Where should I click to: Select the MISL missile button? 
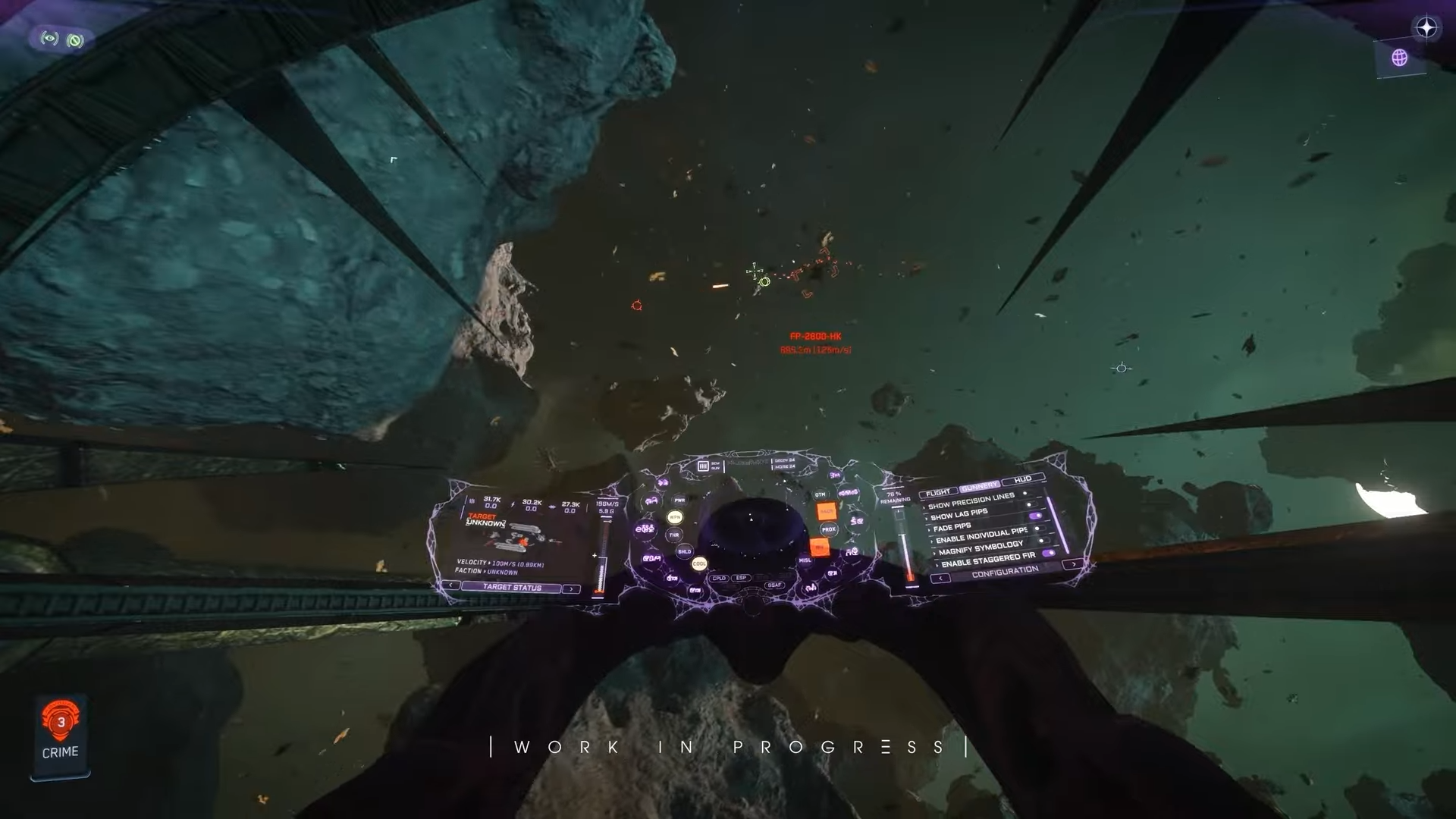click(x=805, y=560)
